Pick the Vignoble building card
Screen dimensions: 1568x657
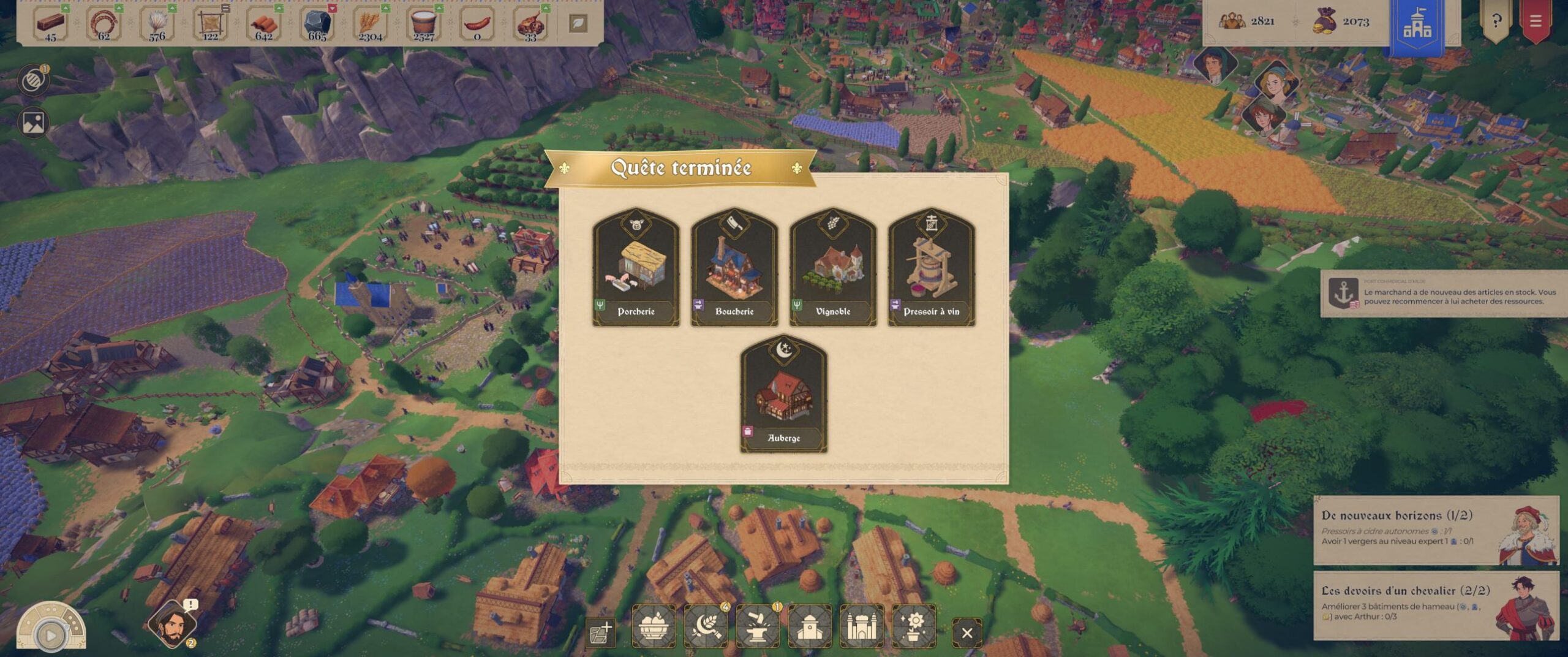[x=833, y=267]
